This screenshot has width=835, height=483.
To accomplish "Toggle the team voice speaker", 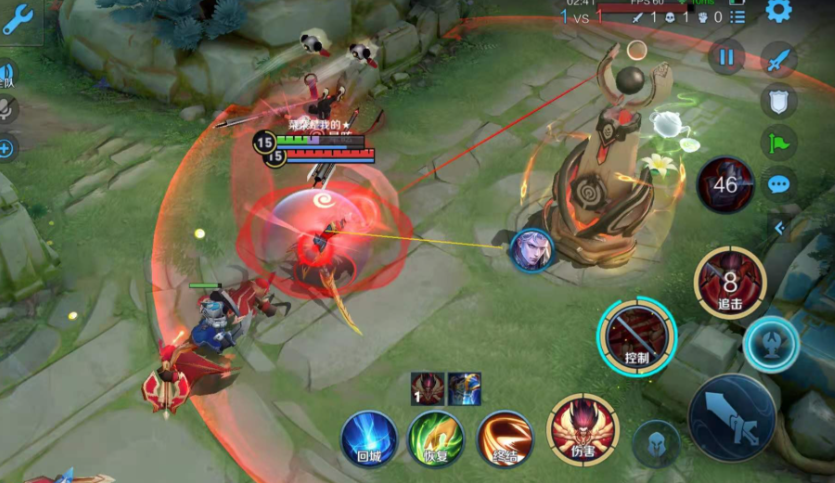I will coord(6,73).
